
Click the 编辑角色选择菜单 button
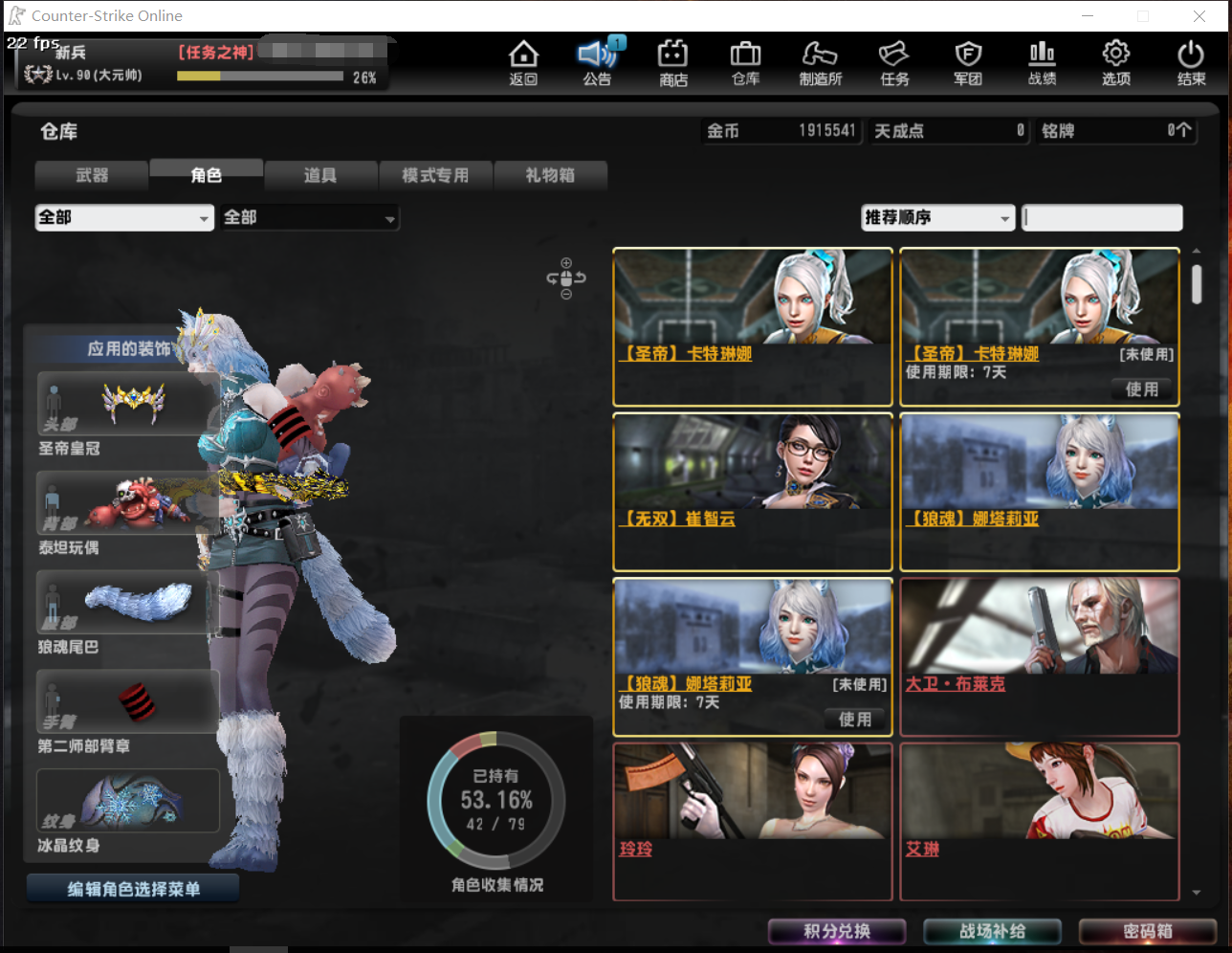(x=132, y=887)
